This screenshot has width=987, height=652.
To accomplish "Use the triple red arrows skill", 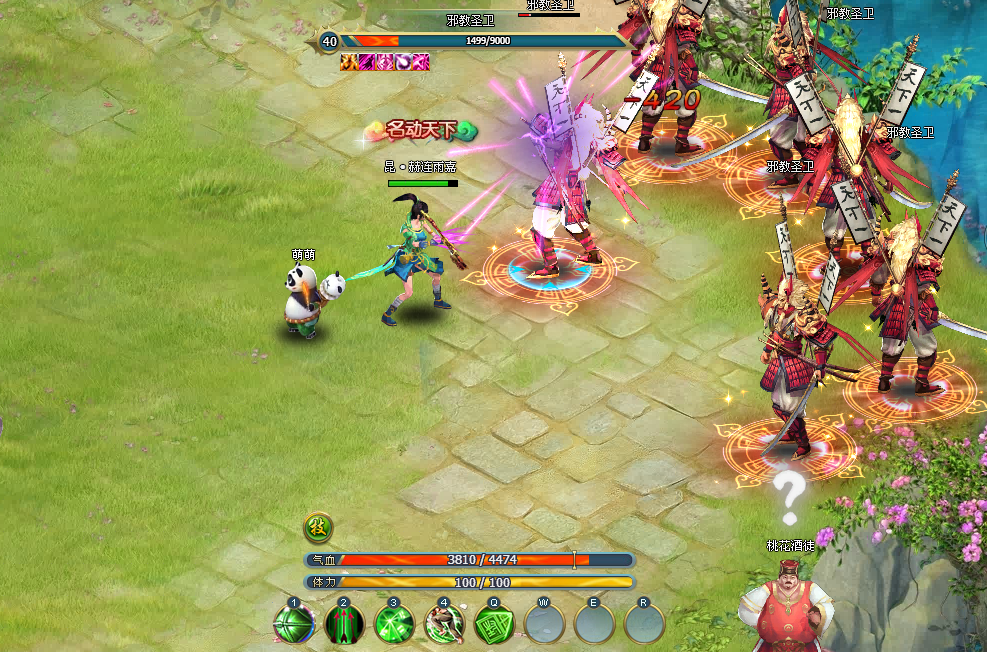I will (344, 625).
